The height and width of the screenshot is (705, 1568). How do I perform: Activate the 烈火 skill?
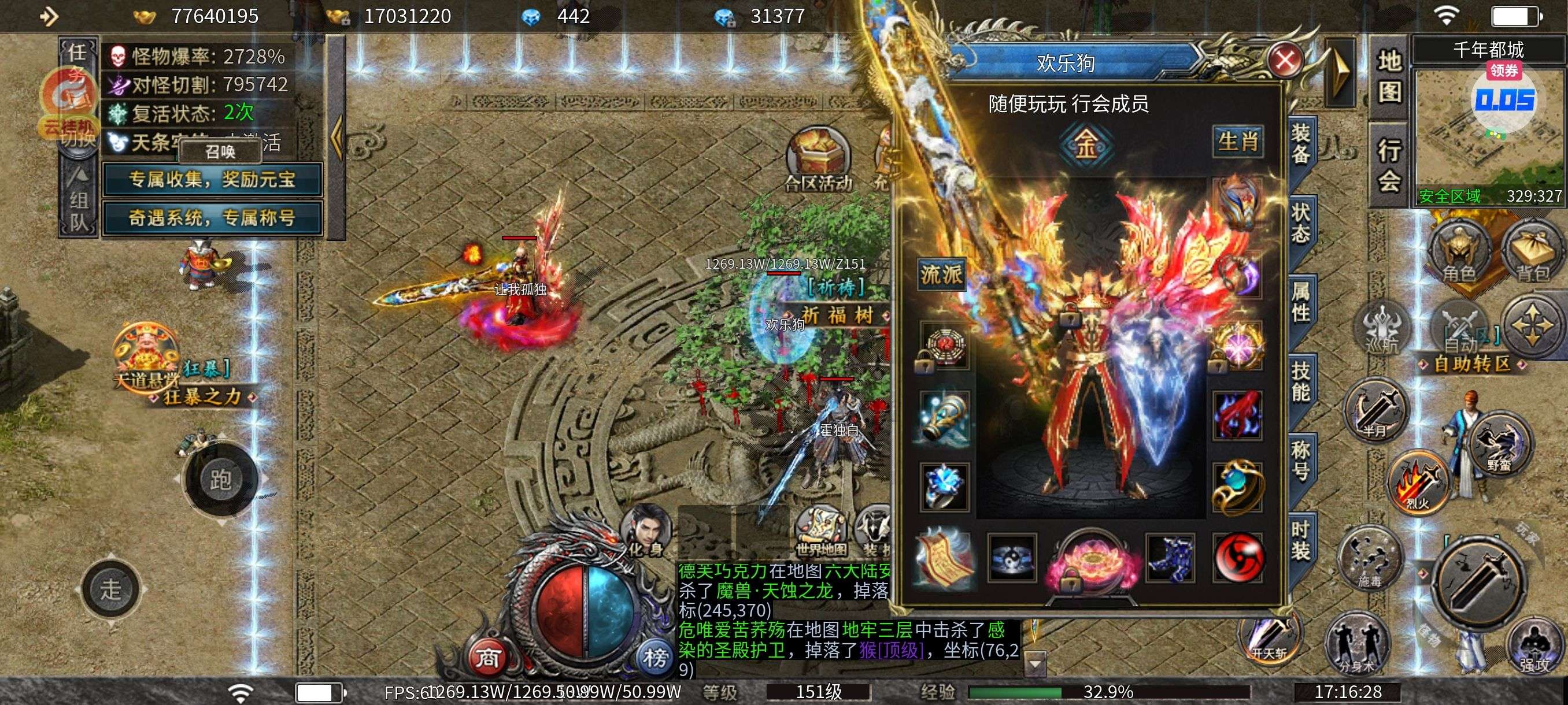click(1418, 484)
